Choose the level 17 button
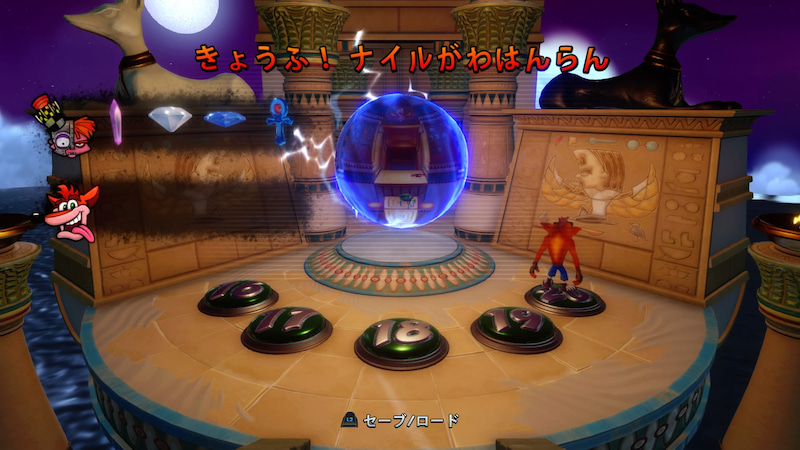 pos(286,326)
